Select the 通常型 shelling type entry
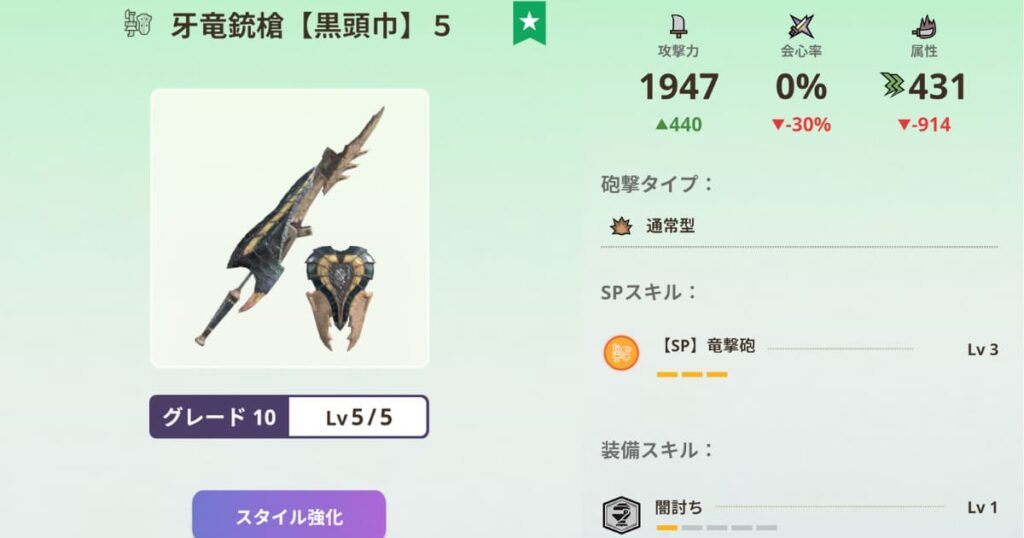 coord(670,226)
